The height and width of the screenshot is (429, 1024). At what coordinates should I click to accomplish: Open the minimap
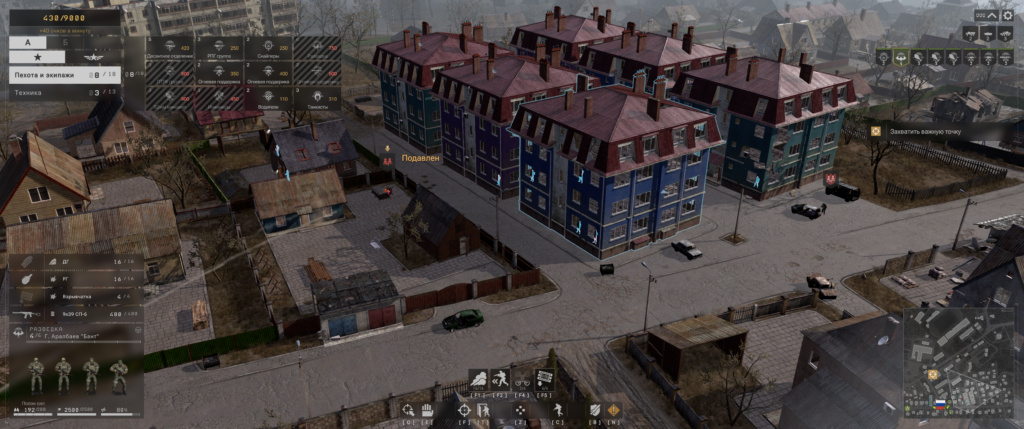click(x=958, y=361)
